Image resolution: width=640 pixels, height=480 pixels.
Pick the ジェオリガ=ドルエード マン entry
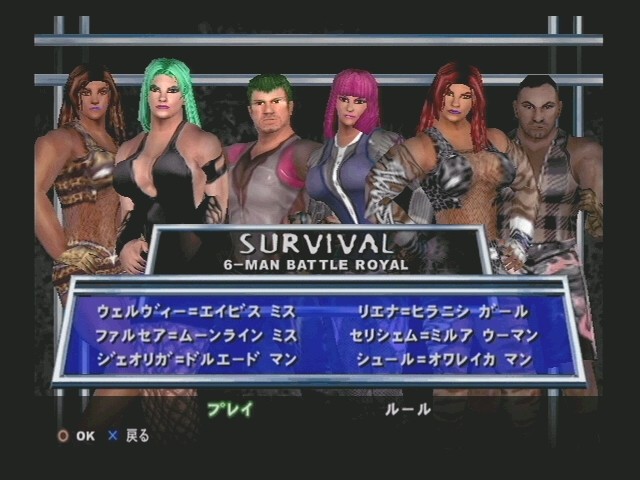point(197,359)
